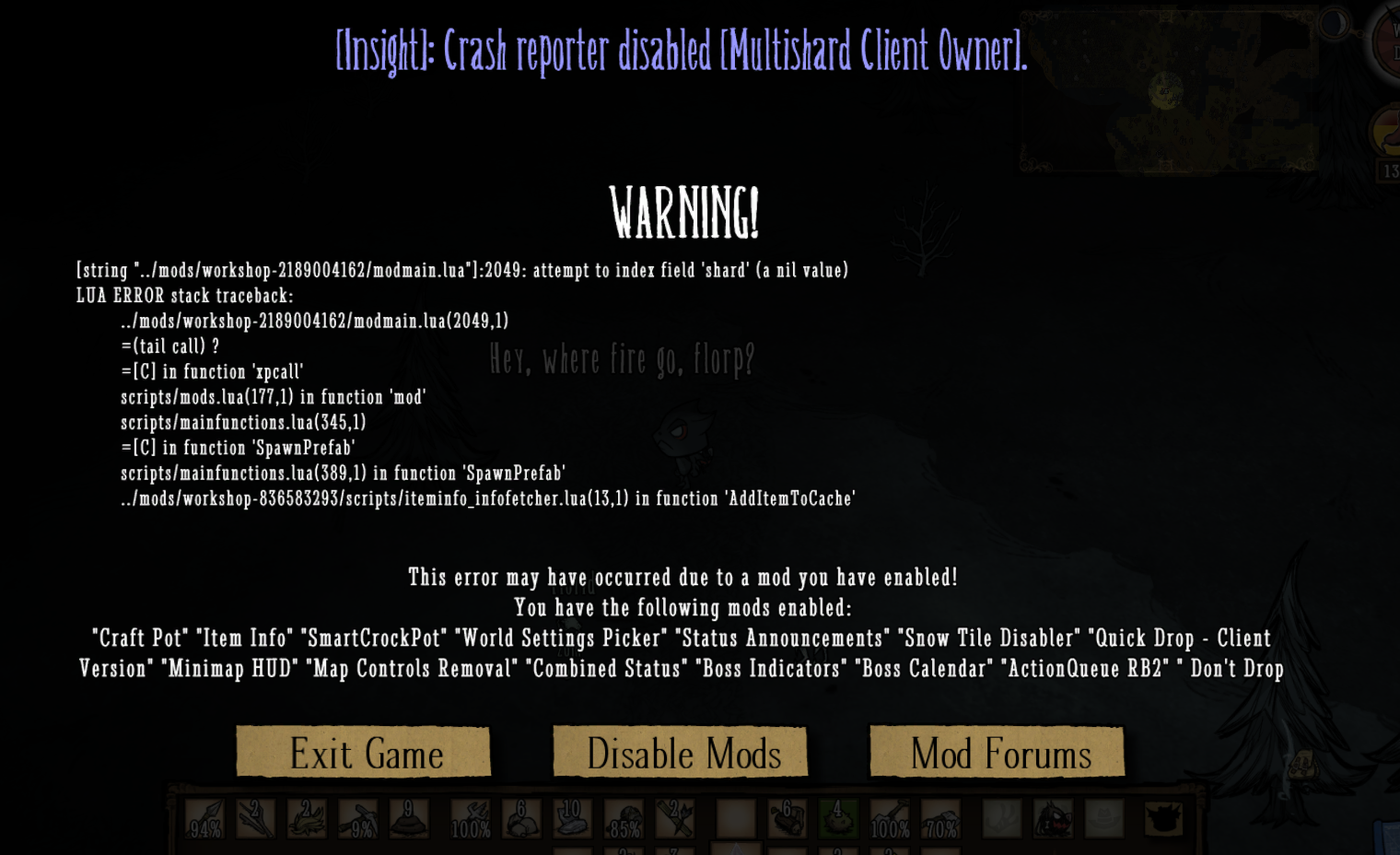Viewport: 1400px width, 855px height.
Task: Click the Insight crash reporter message at top
Action: tap(682, 53)
